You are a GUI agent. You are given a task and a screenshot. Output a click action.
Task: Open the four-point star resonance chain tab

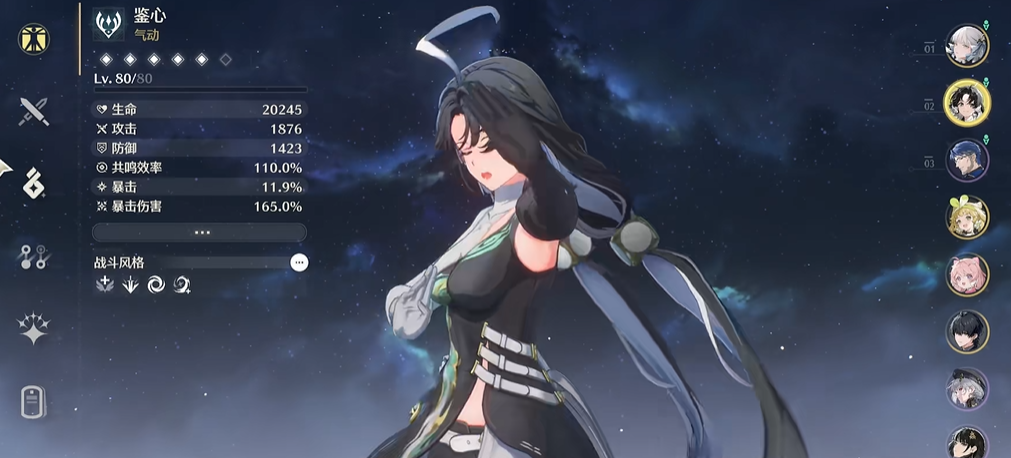point(35,329)
